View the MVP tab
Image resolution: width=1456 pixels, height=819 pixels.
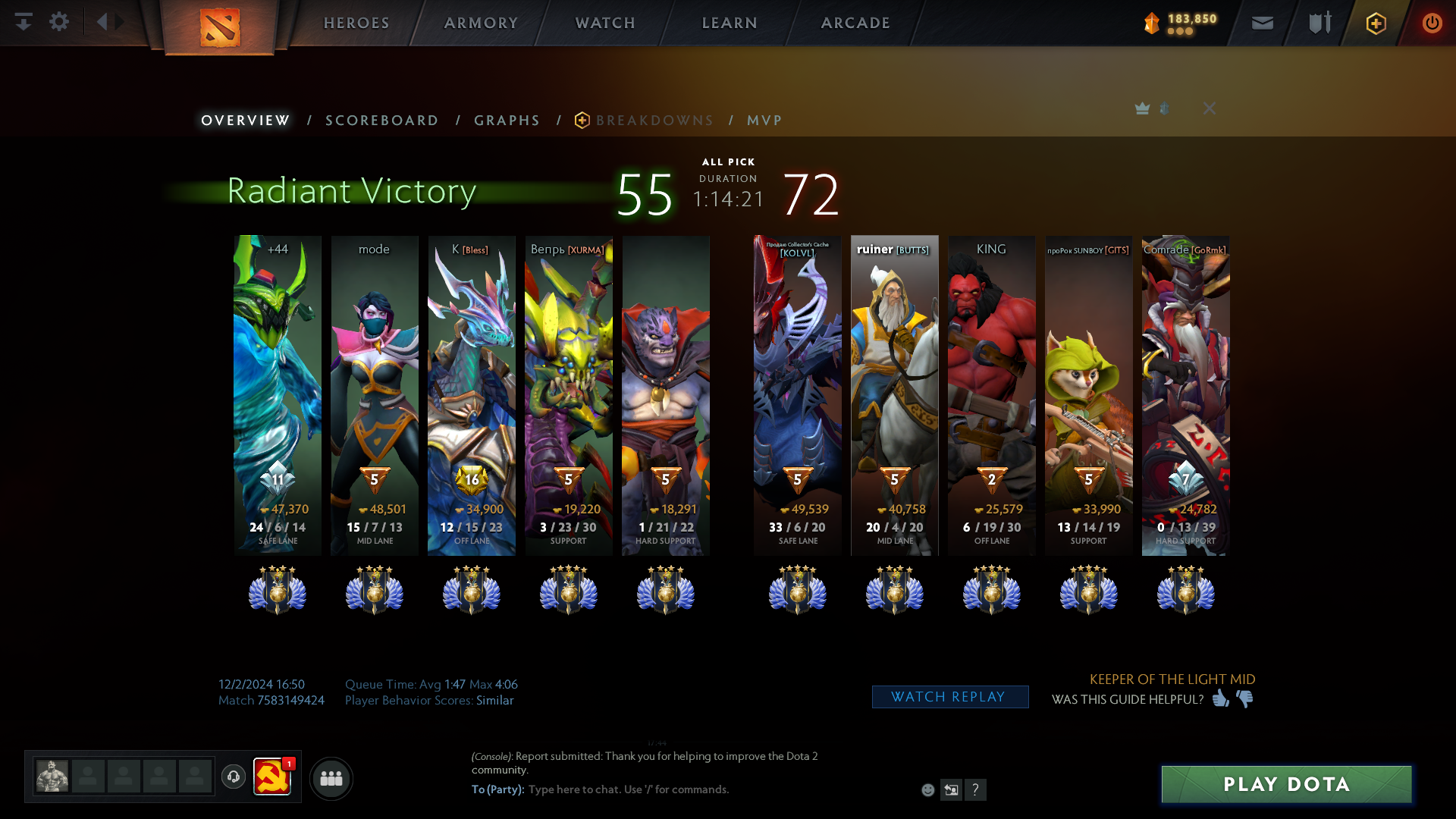[x=764, y=121]
